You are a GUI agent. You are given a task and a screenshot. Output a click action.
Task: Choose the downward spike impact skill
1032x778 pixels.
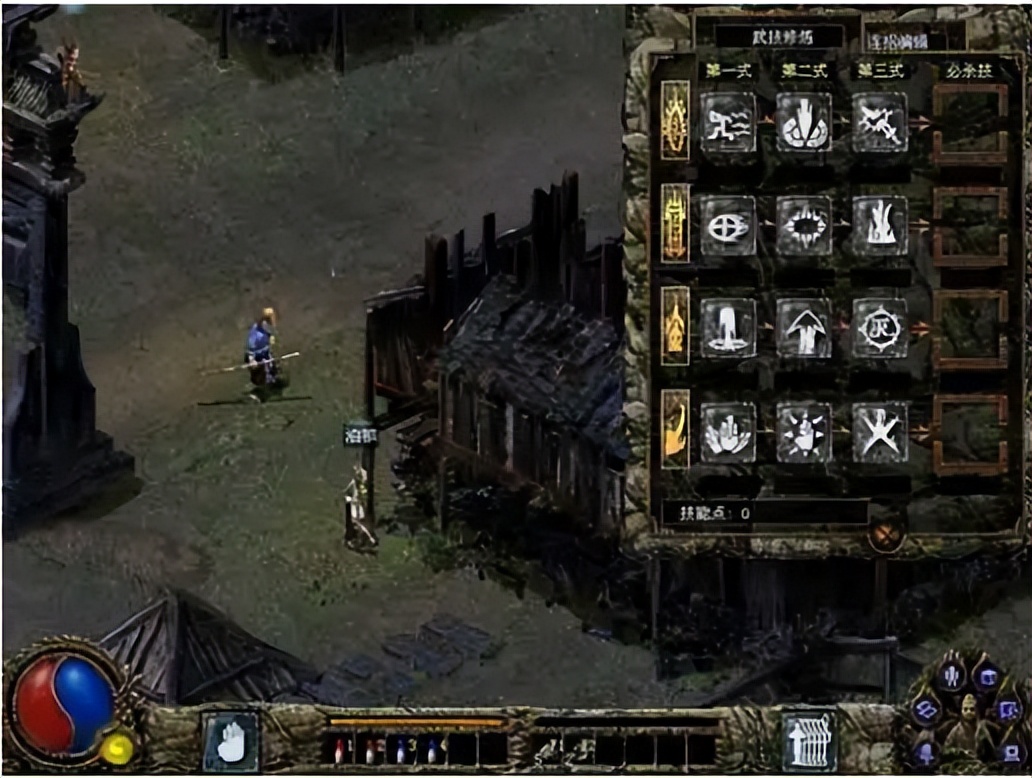[804, 122]
